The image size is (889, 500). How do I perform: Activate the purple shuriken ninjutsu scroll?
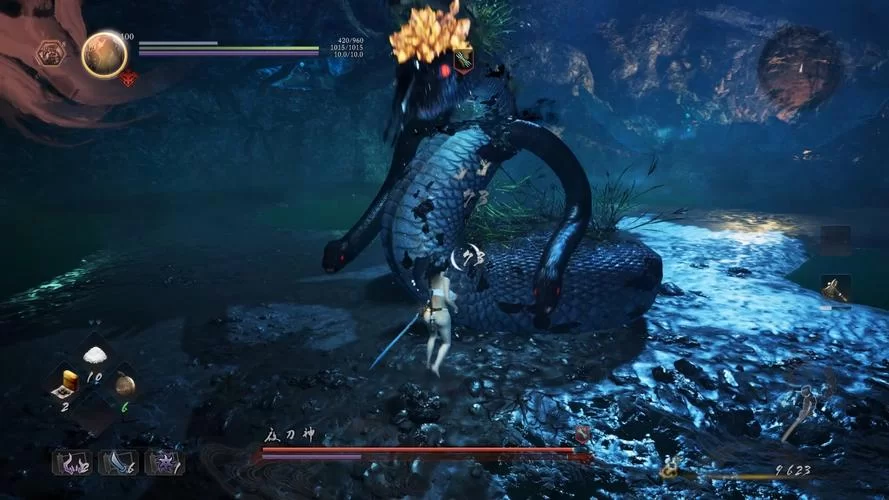click(163, 462)
